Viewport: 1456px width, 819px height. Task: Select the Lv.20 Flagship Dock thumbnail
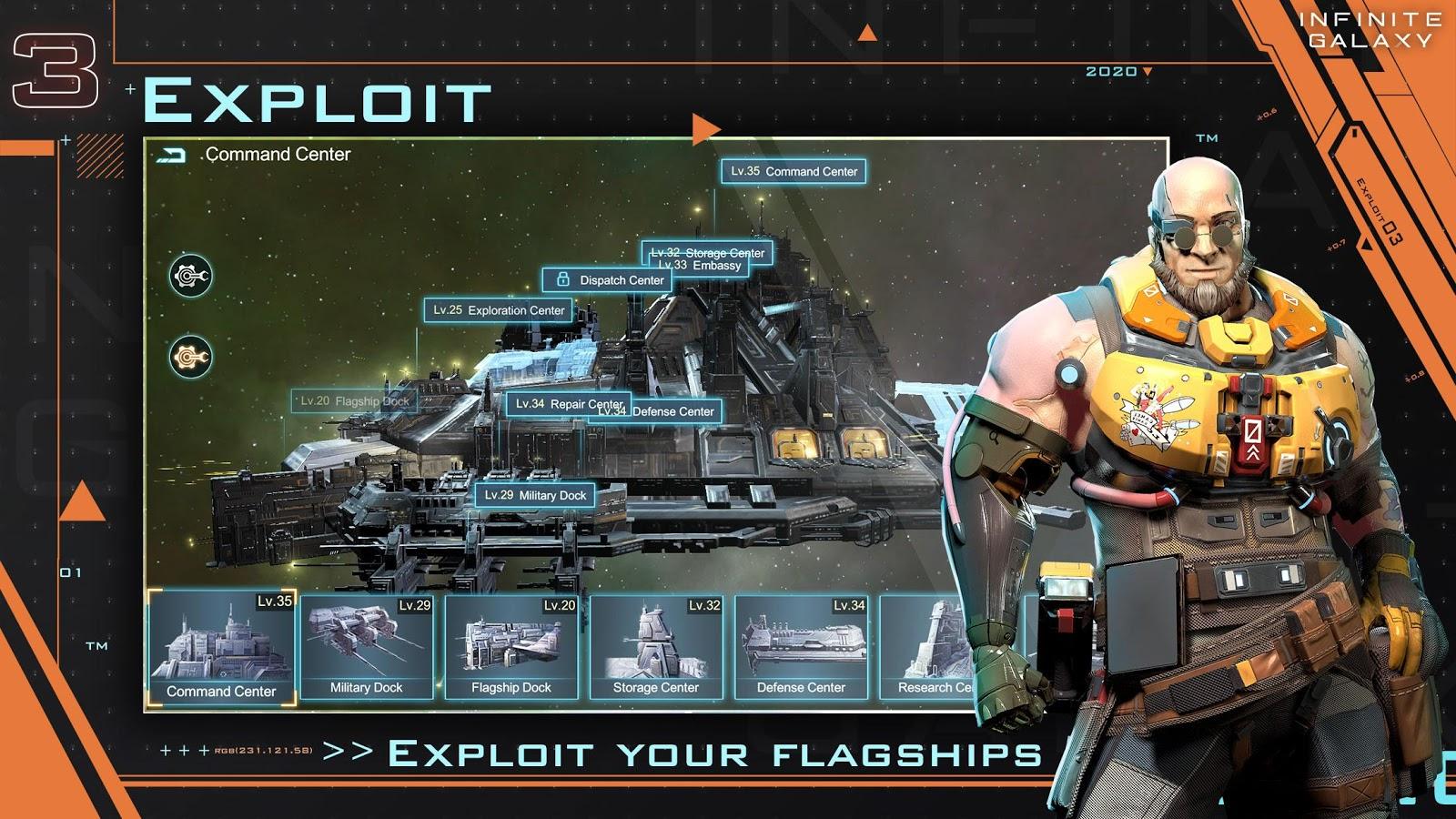pos(511,647)
